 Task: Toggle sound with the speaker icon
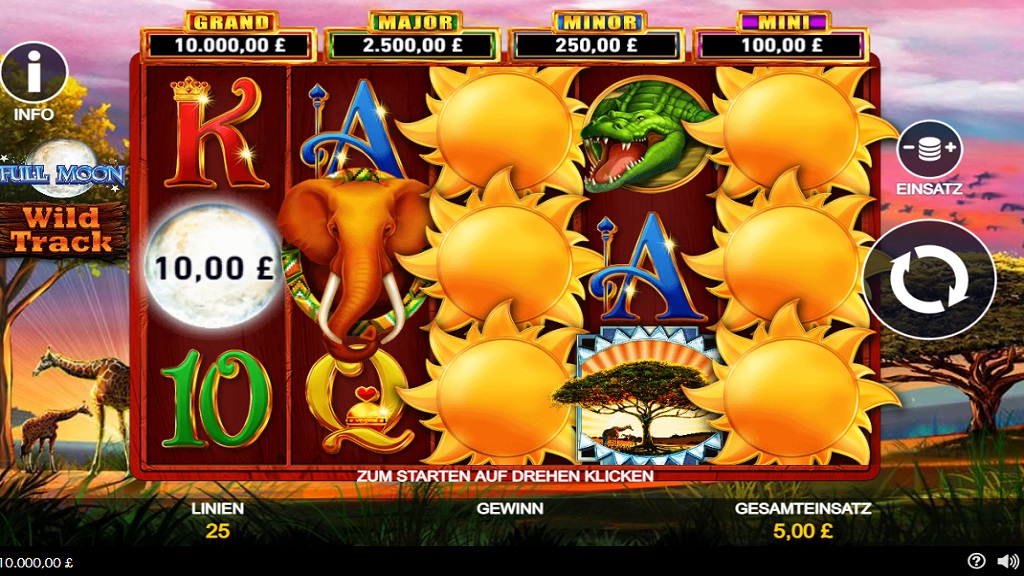[1007, 561]
